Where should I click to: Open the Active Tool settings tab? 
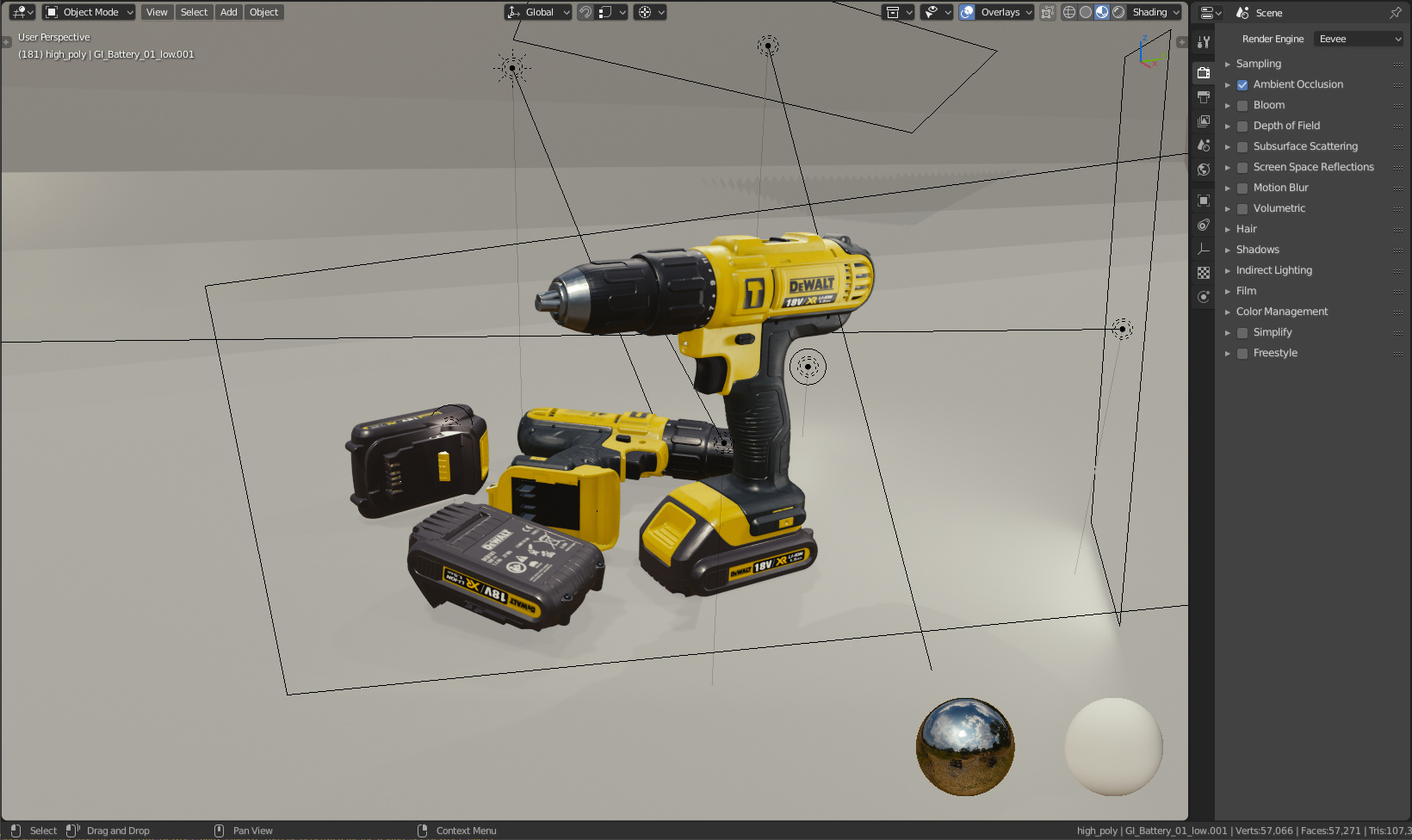[1203, 41]
